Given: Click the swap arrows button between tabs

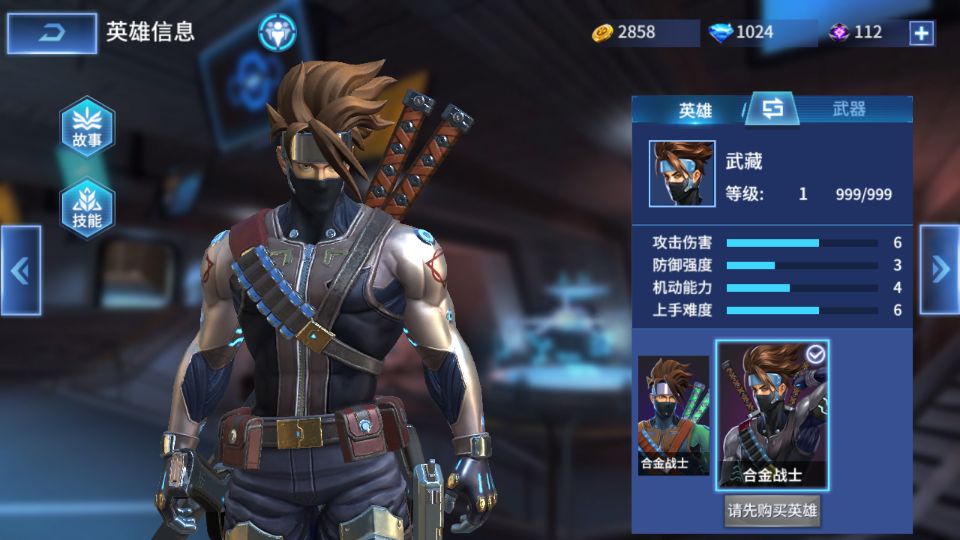Looking at the screenshot, I should (x=771, y=109).
